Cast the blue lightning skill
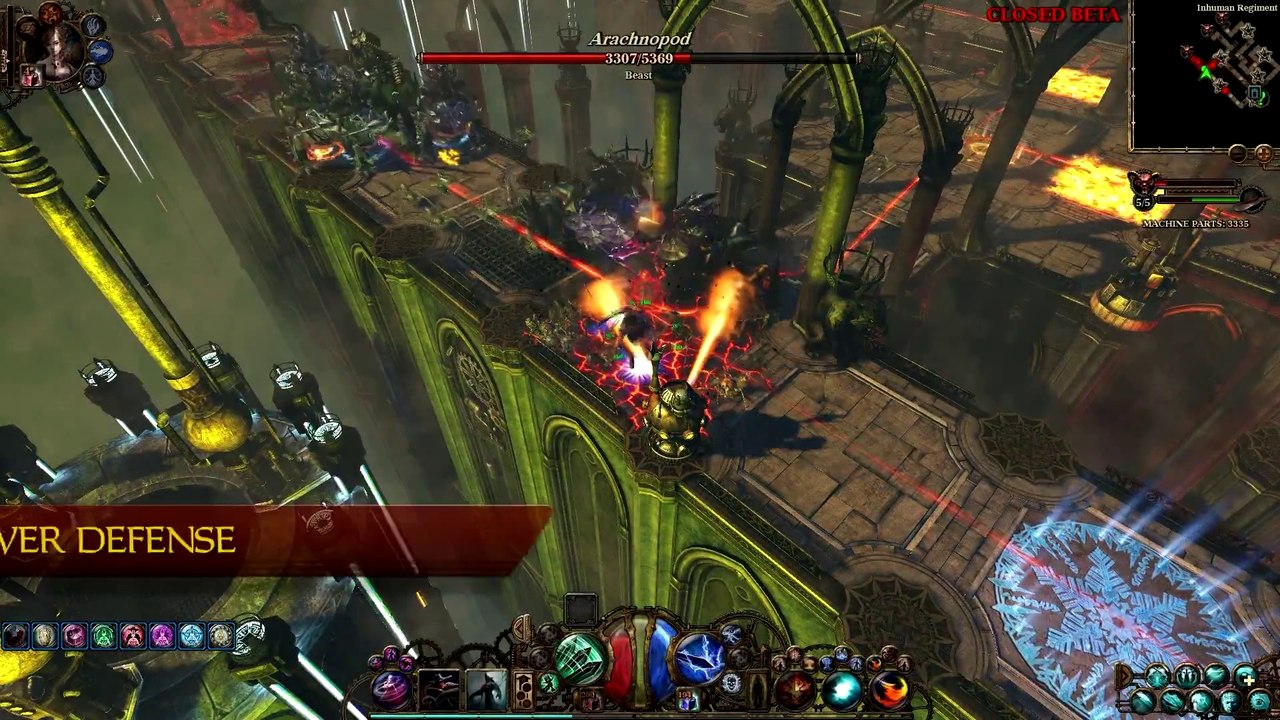 pyautogui.click(x=699, y=658)
